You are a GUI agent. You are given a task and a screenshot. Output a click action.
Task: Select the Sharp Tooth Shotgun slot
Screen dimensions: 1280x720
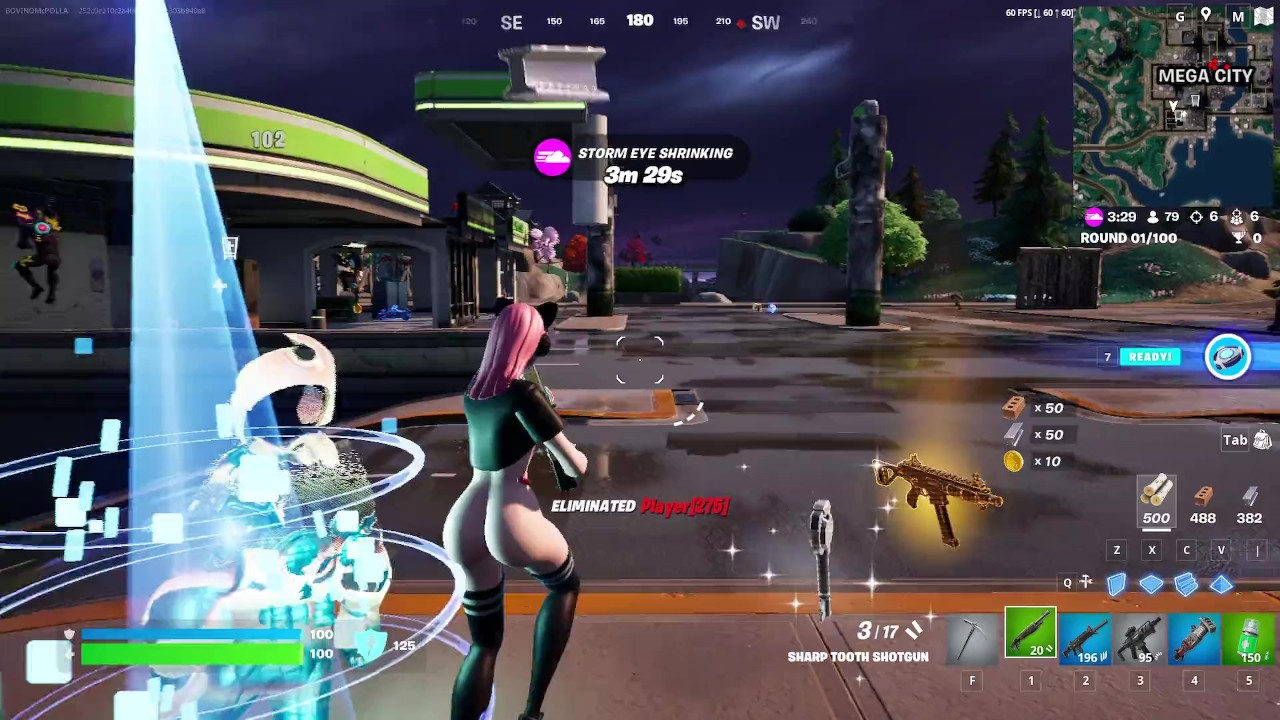pyautogui.click(x=1030, y=635)
